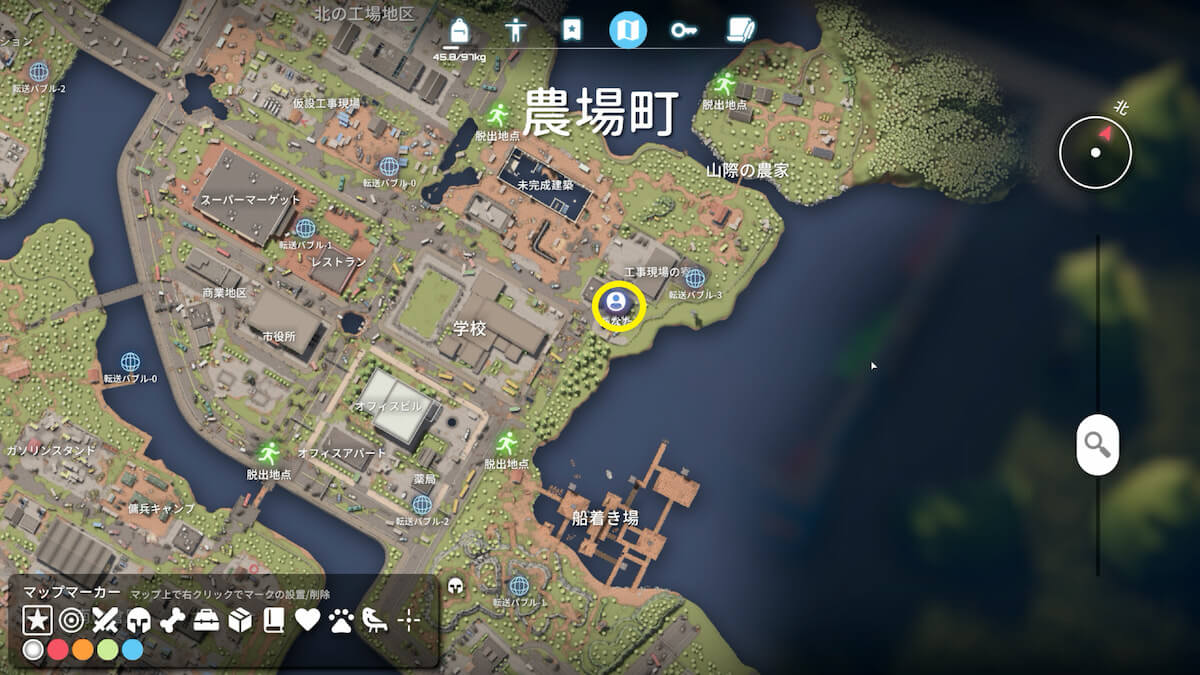Select the highlighted map tab
The image size is (1200, 675).
[x=628, y=30]
